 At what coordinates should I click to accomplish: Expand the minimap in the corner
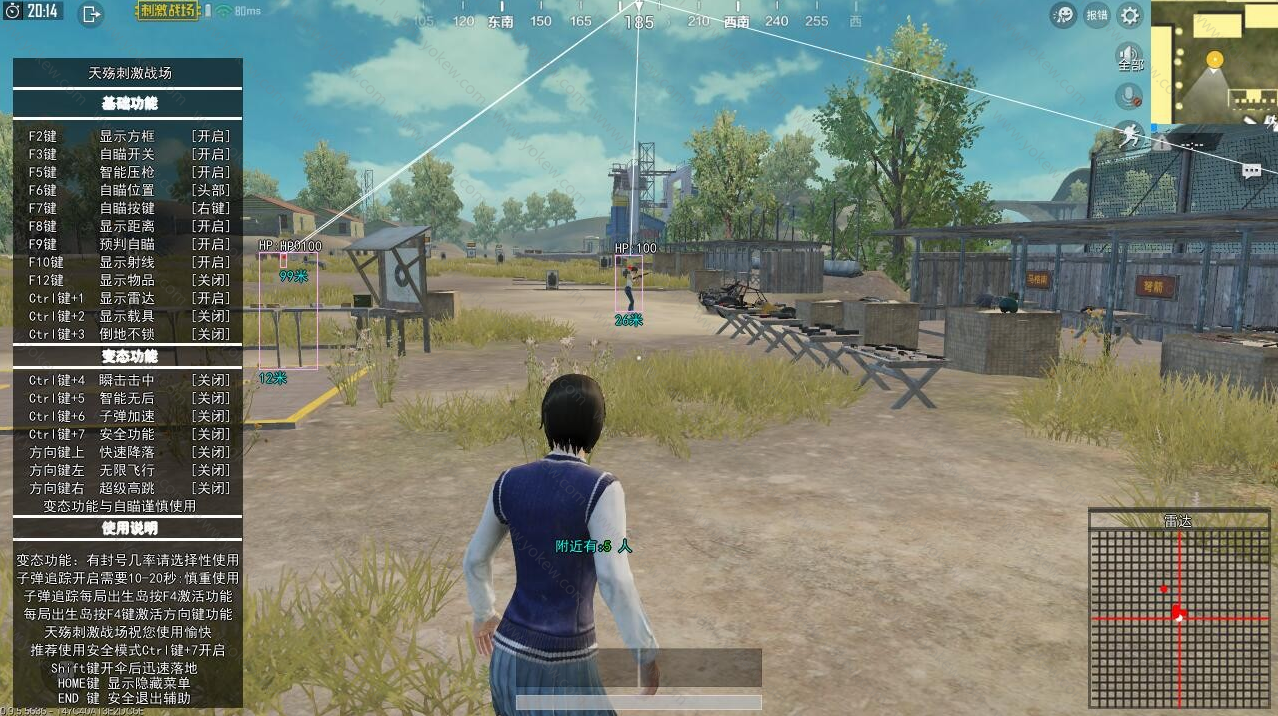tap(1214, 62)
